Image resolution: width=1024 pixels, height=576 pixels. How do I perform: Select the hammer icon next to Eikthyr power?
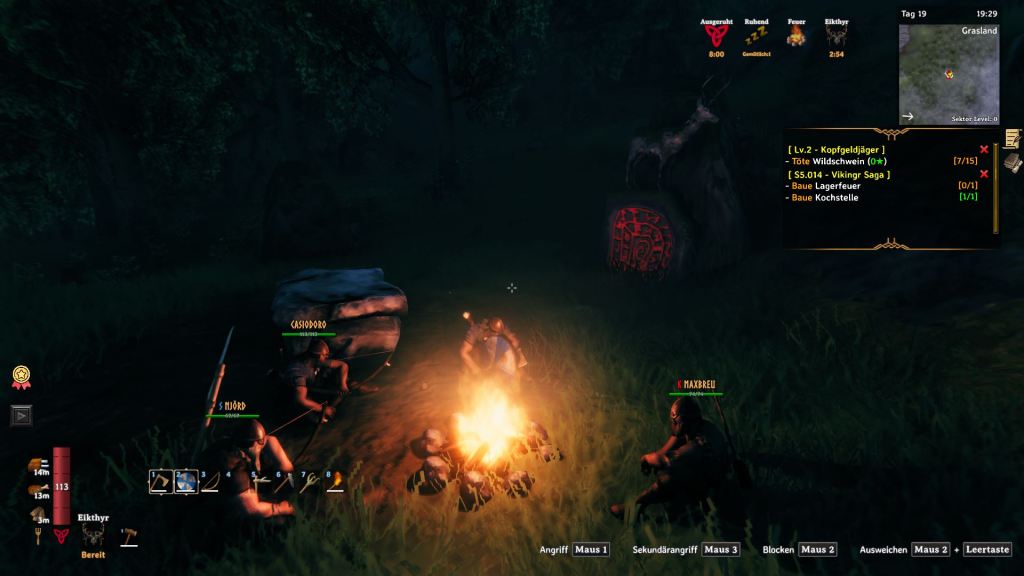128,537
